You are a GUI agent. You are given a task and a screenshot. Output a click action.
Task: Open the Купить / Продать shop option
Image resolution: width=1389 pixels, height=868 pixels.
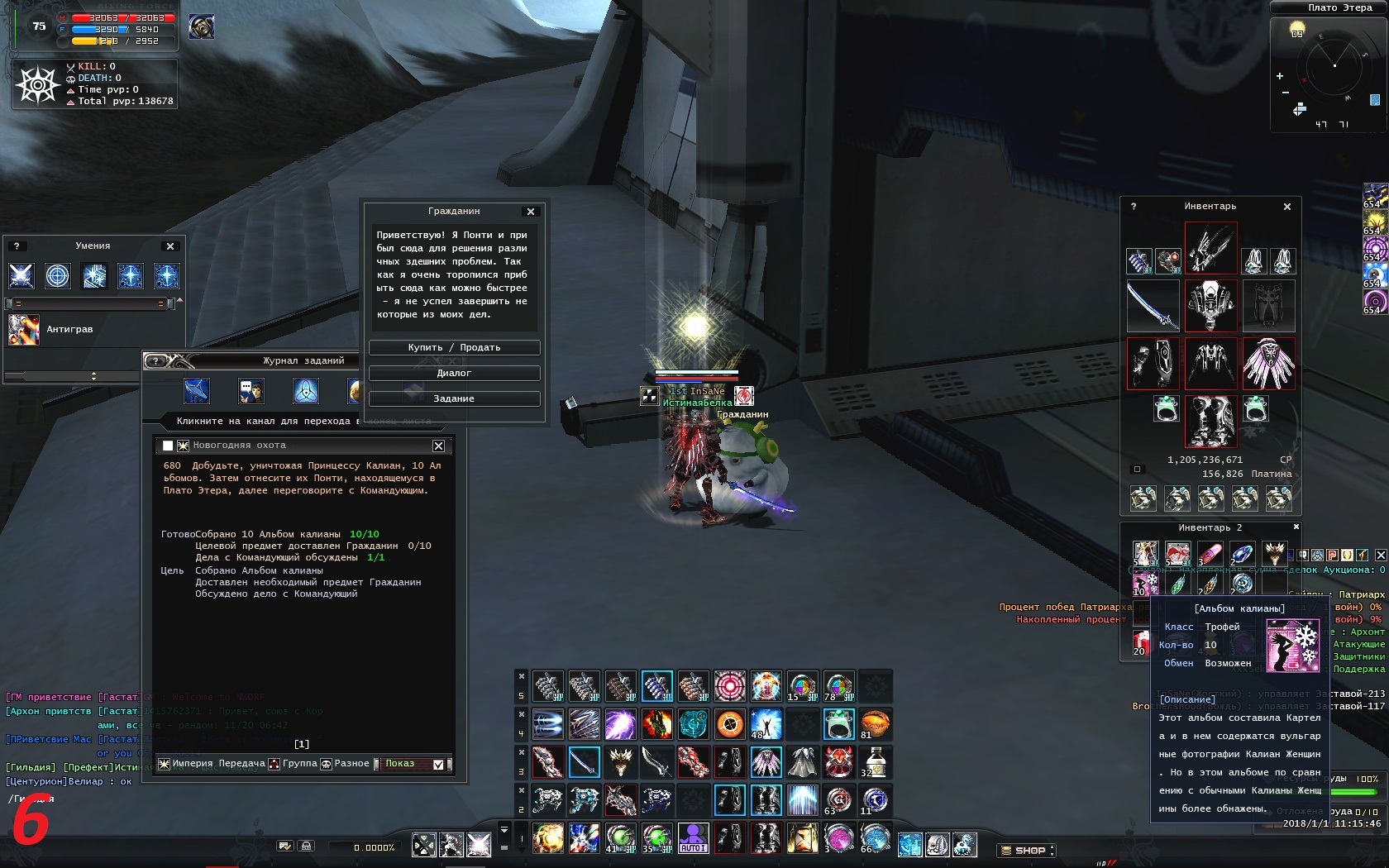point(454,348)
